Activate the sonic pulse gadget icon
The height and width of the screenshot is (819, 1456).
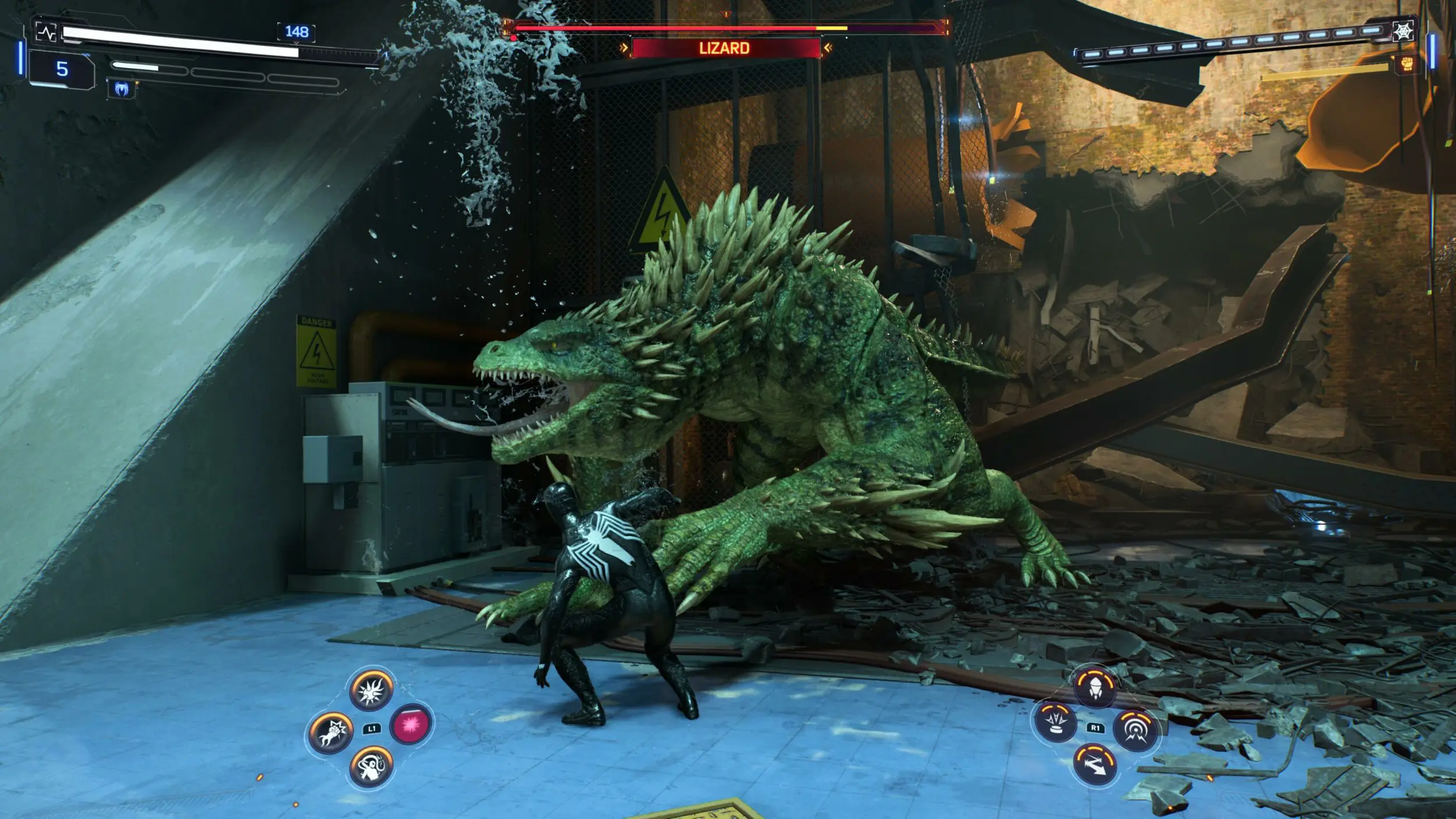tap(1135, 729)
